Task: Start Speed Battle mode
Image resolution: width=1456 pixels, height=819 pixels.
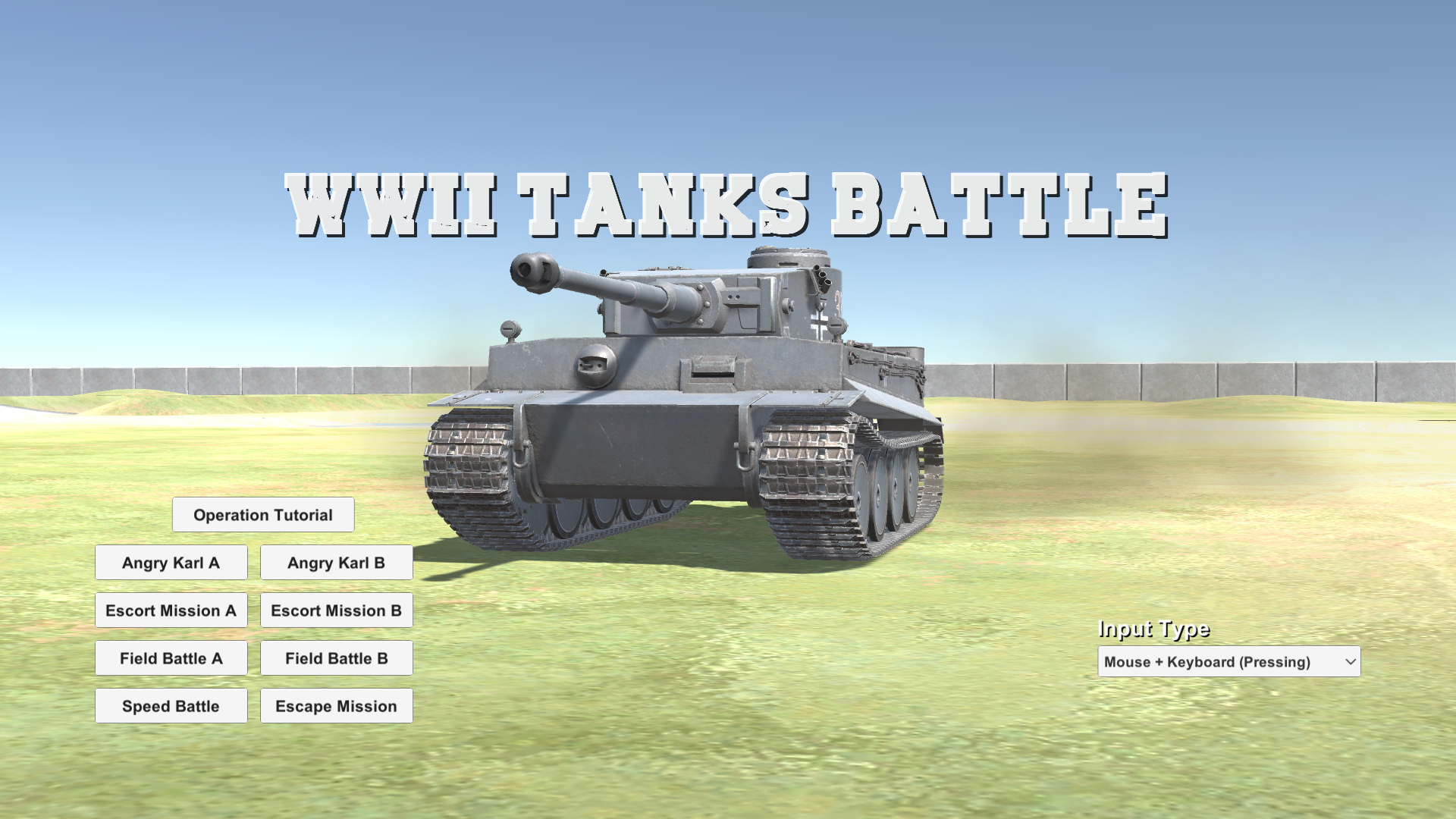Action: [171, 705]
